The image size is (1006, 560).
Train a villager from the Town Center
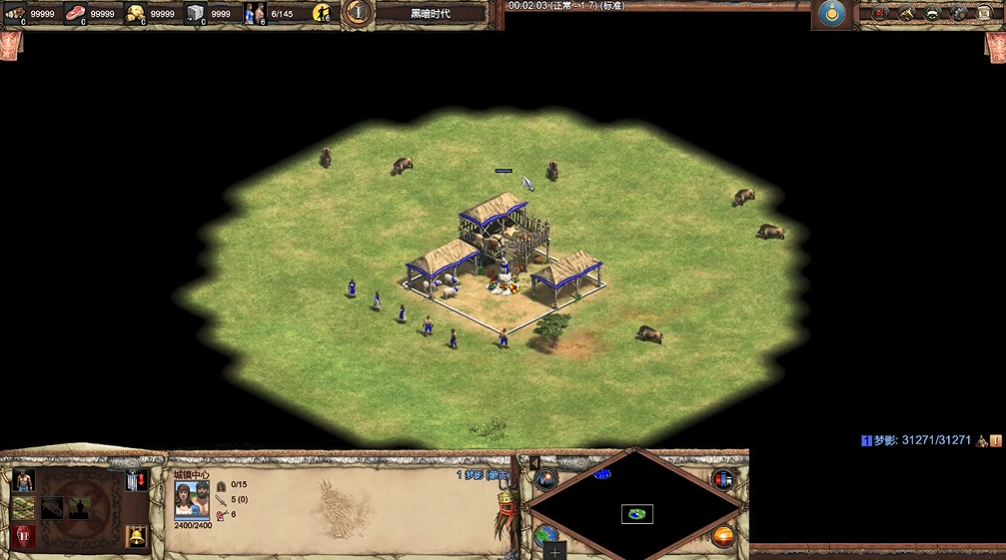(23, 481)
